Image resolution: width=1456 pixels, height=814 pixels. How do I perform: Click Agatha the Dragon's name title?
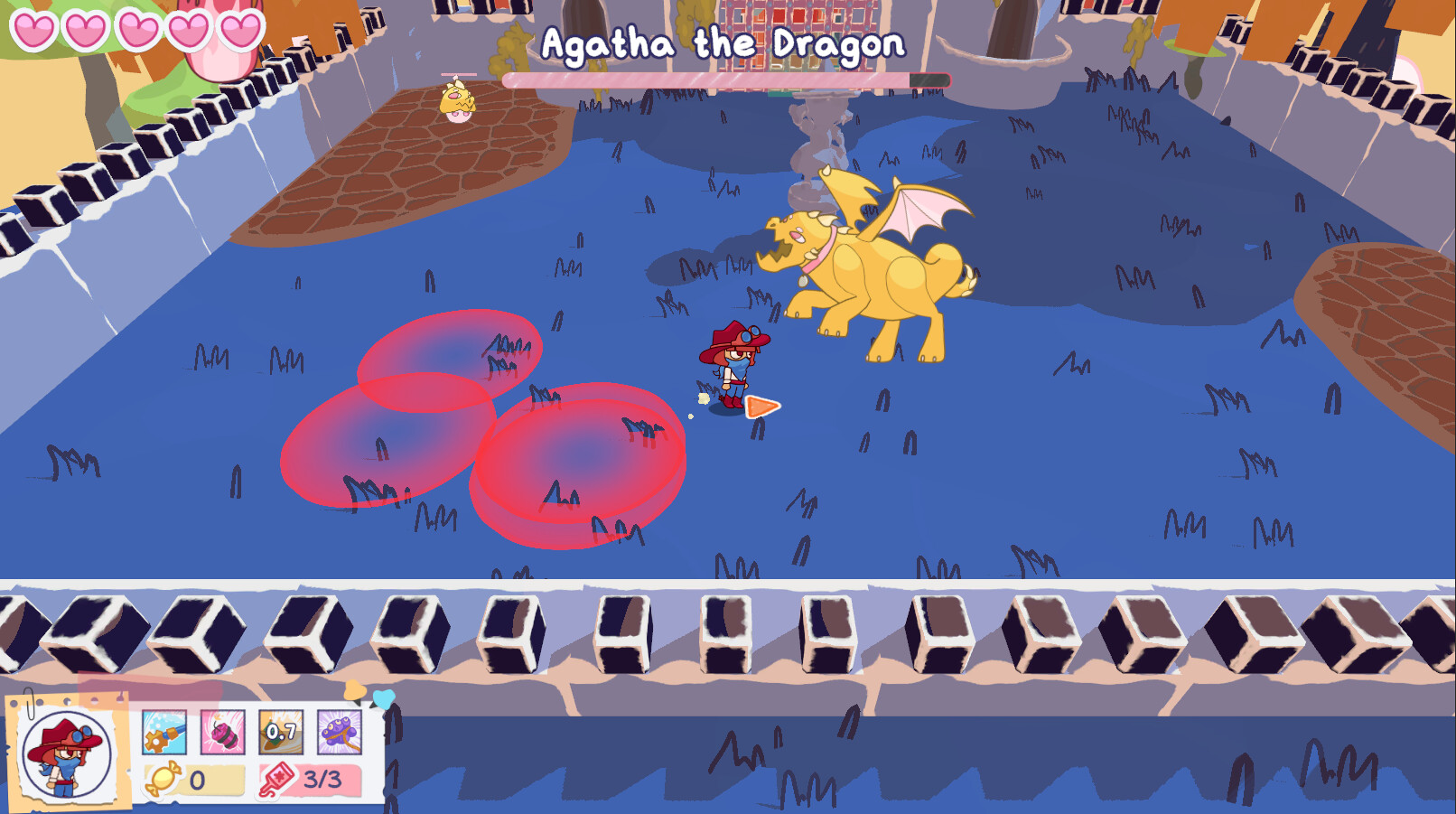[x=723, y=42]
